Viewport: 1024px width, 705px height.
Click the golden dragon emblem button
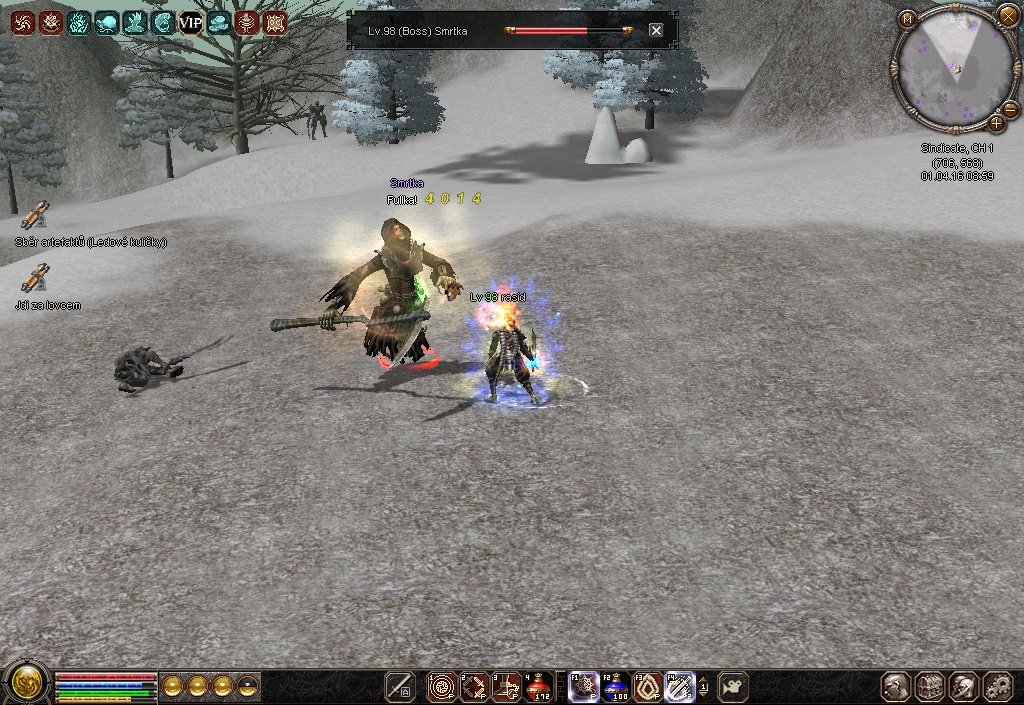(x=27, y=683)
